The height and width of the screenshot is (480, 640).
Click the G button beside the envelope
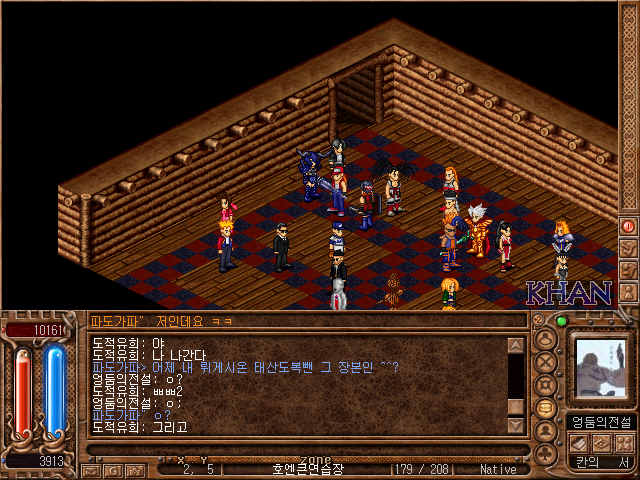point(115,469)
